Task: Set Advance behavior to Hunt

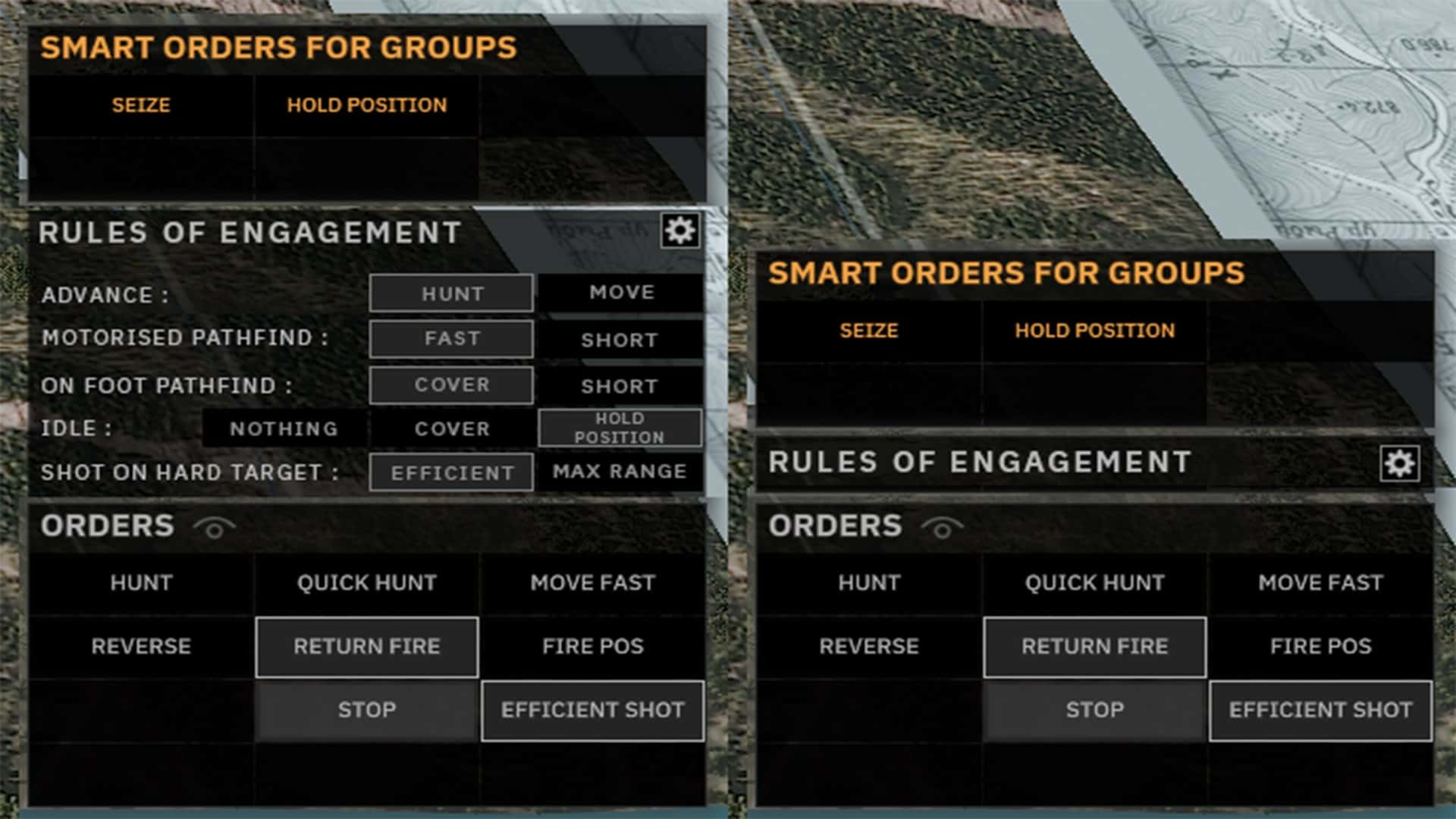Action: pyautogui.click(x=450, y=293)
